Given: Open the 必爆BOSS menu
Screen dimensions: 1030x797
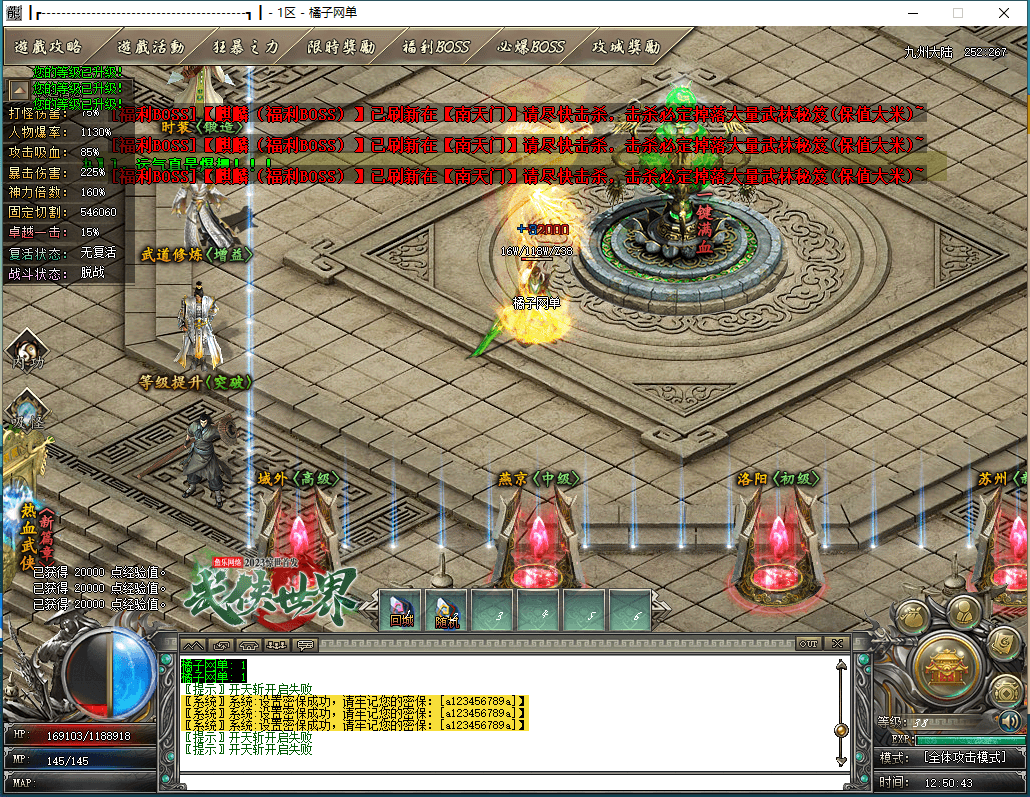Looking at the screenshot, I should [531, 47].
